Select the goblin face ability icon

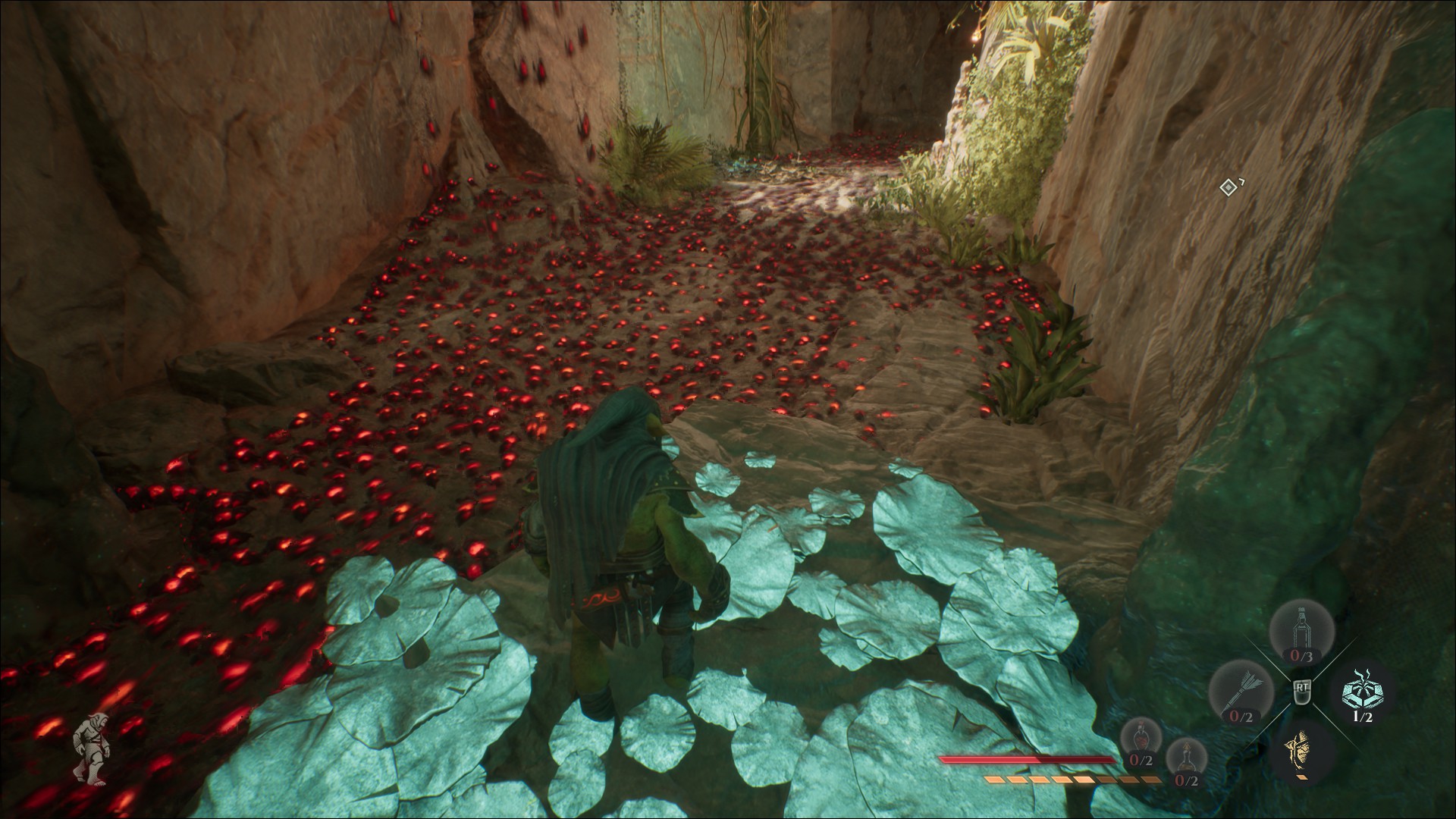1301,751
